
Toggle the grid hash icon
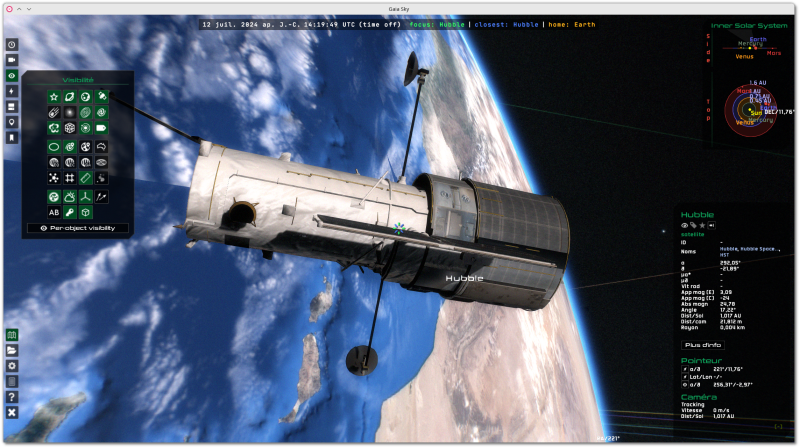(x=70, y=178)
